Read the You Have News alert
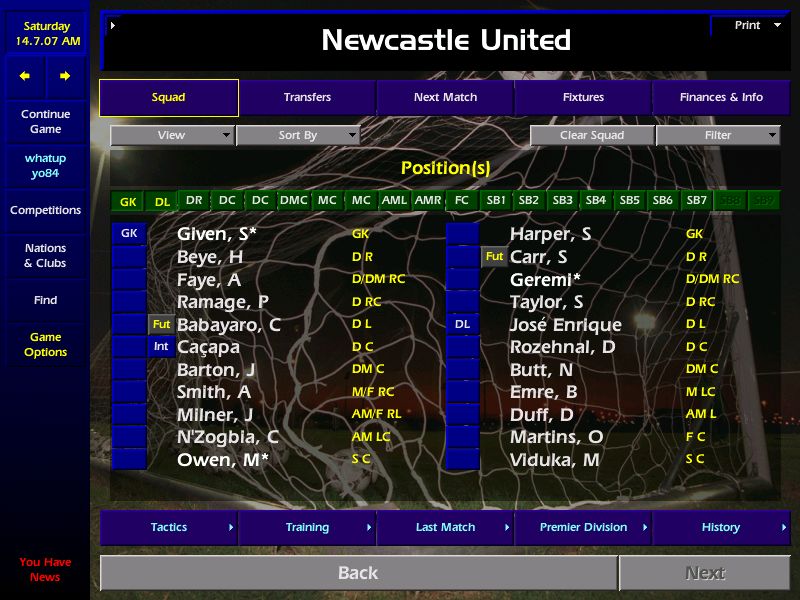Viewport: 800px width, 600px height. 45,569
